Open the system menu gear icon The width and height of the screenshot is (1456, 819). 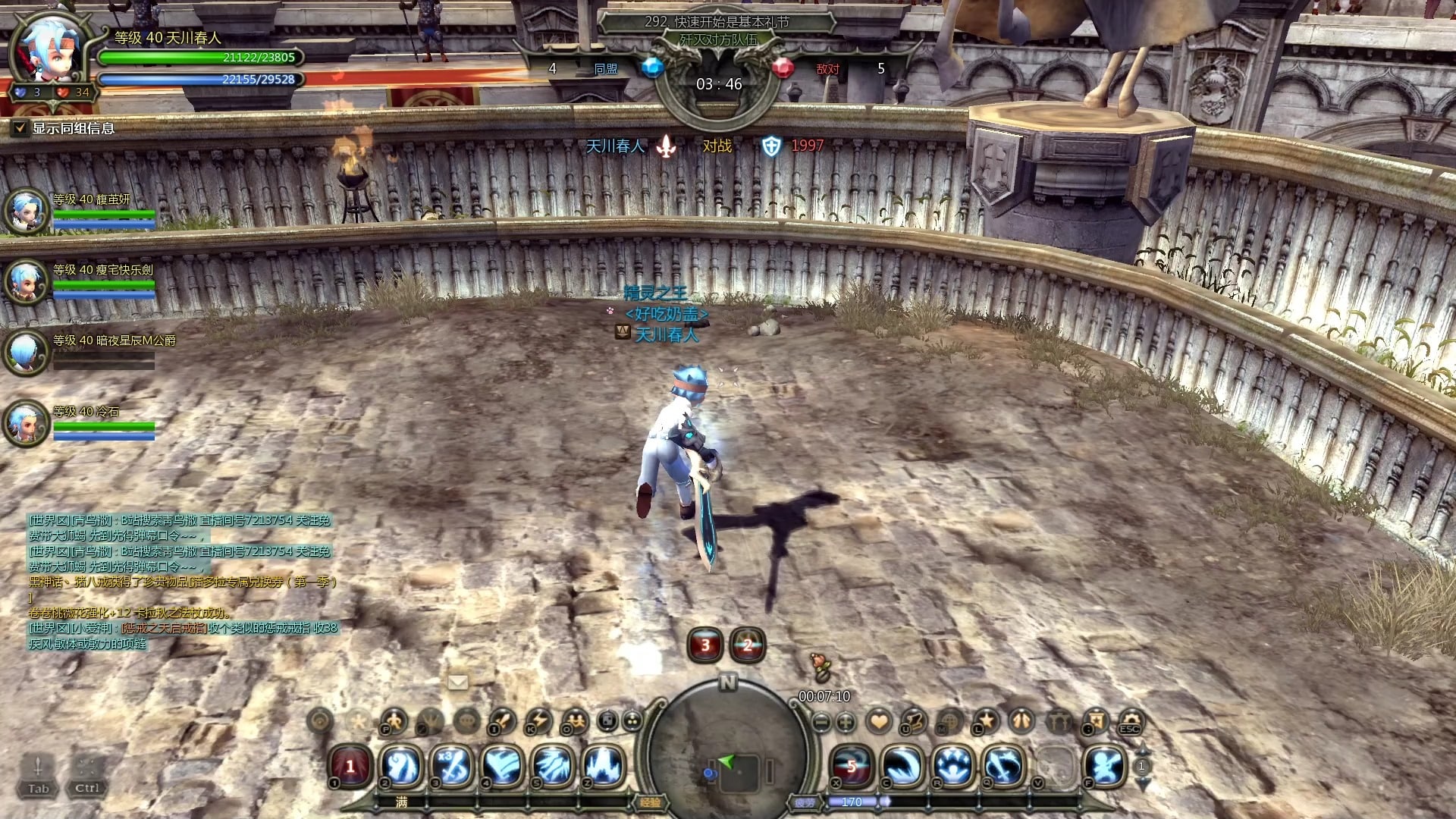pyautogui.click(x=1129, y=720)
